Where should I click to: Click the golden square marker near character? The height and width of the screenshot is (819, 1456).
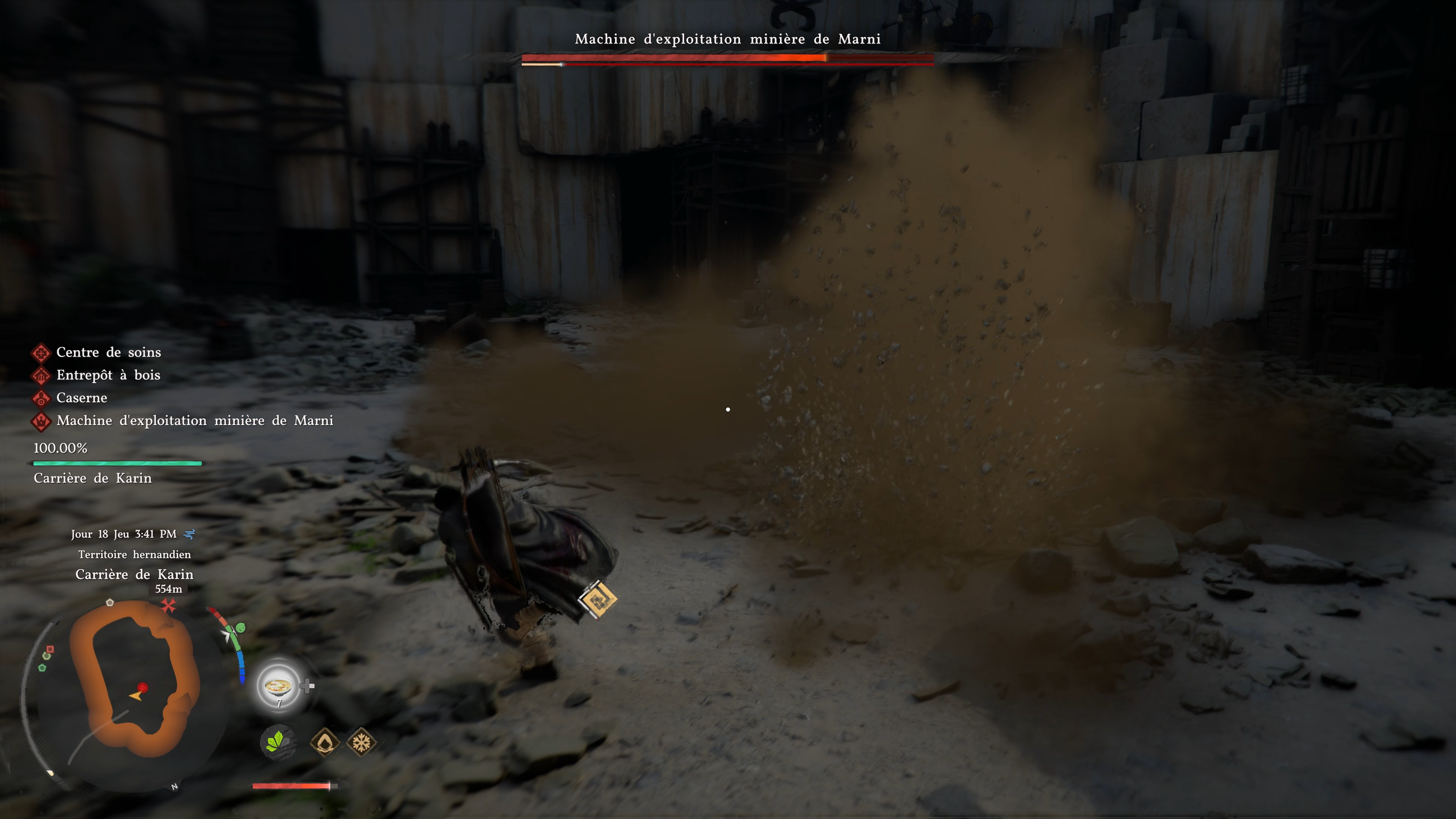coord(598,599)
